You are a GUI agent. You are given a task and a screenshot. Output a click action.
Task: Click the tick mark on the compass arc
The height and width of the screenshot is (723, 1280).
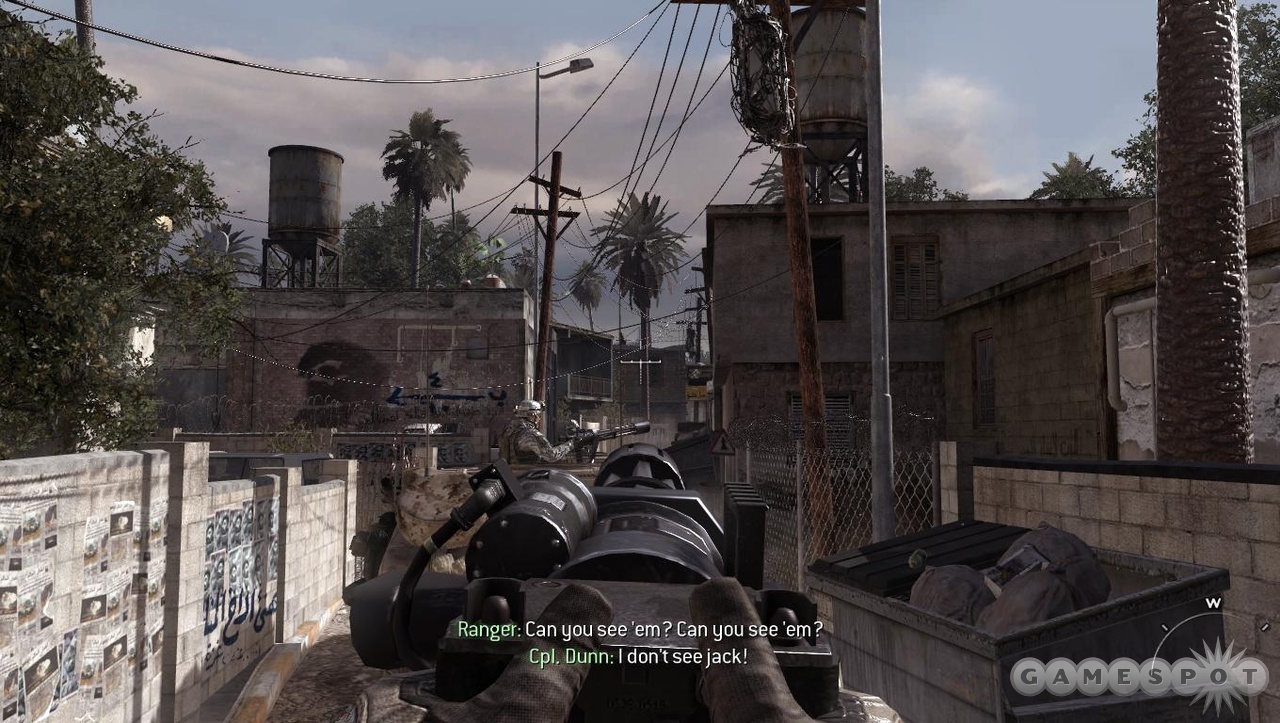coord(1164,625)
